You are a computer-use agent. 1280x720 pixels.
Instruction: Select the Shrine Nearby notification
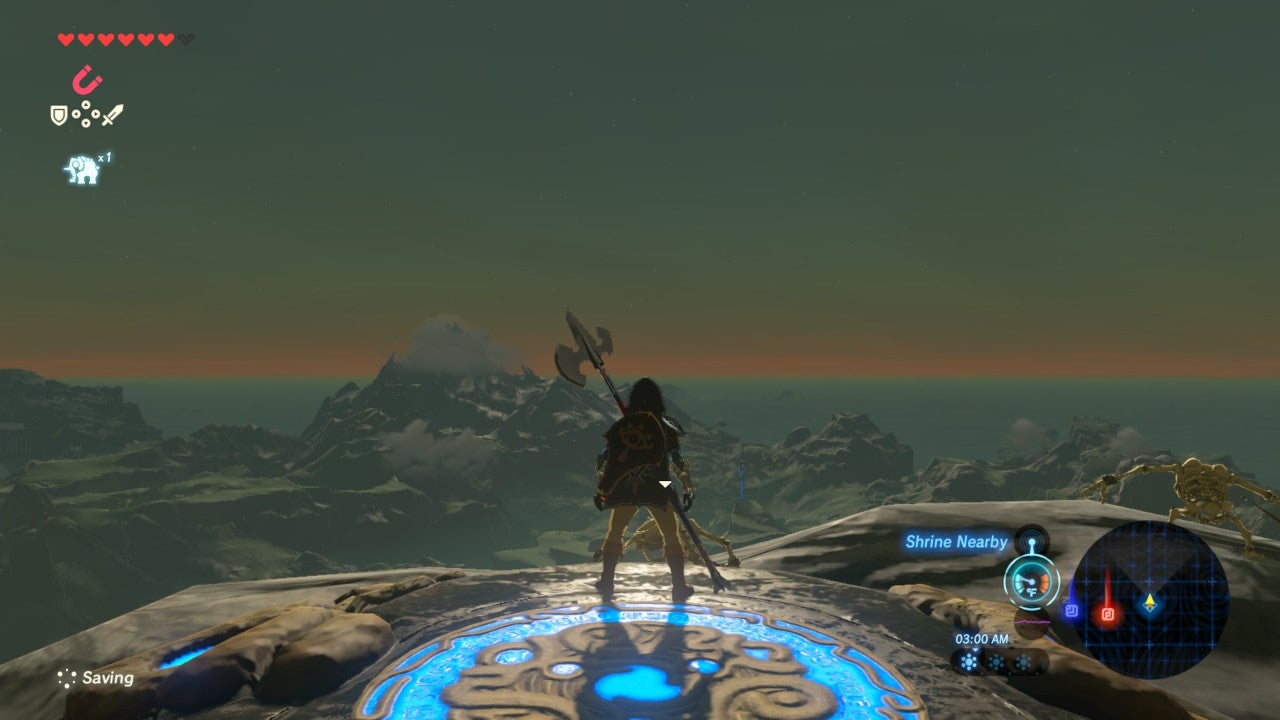coord(955,541)
